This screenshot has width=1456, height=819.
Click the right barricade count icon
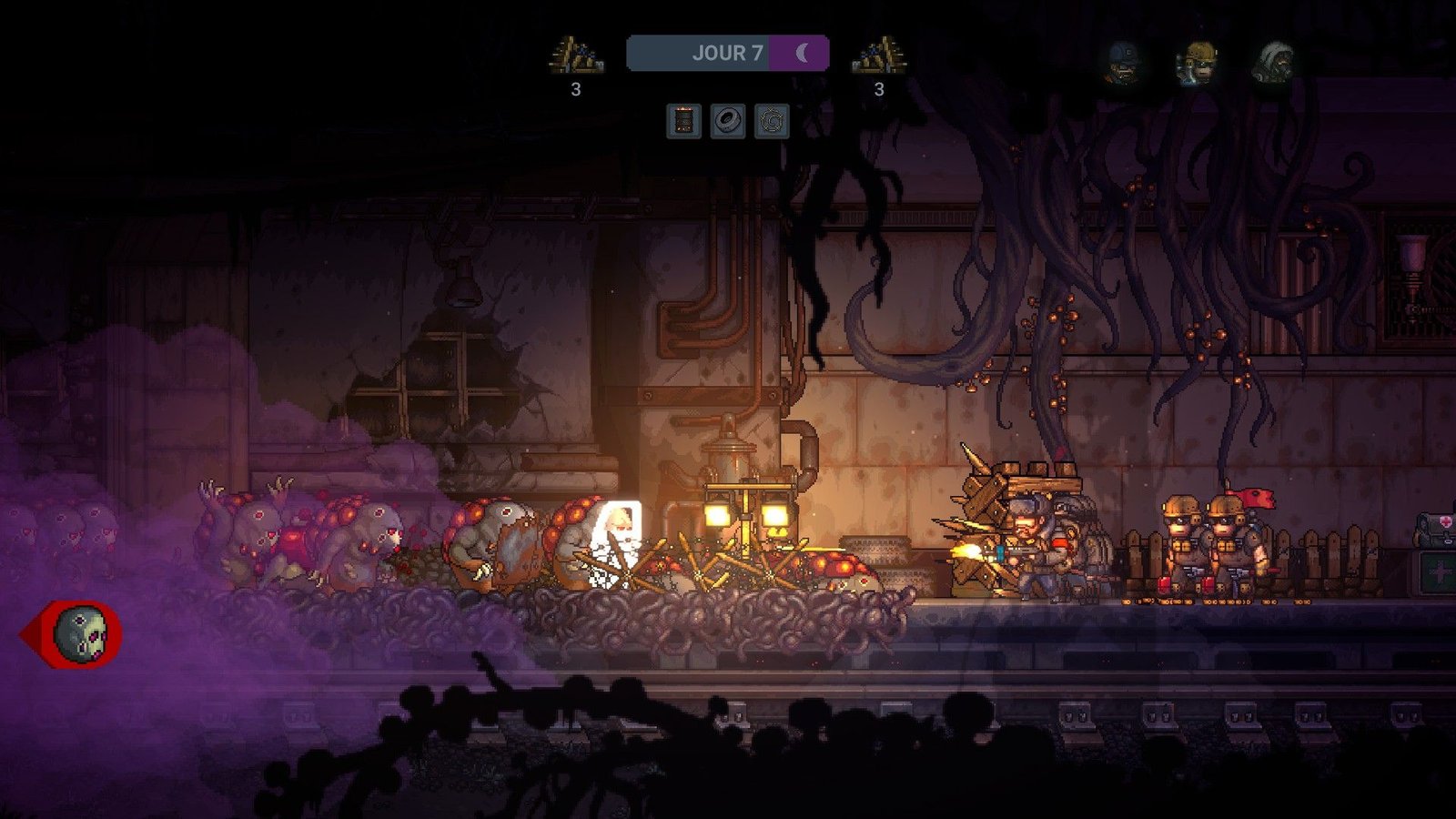879,56
